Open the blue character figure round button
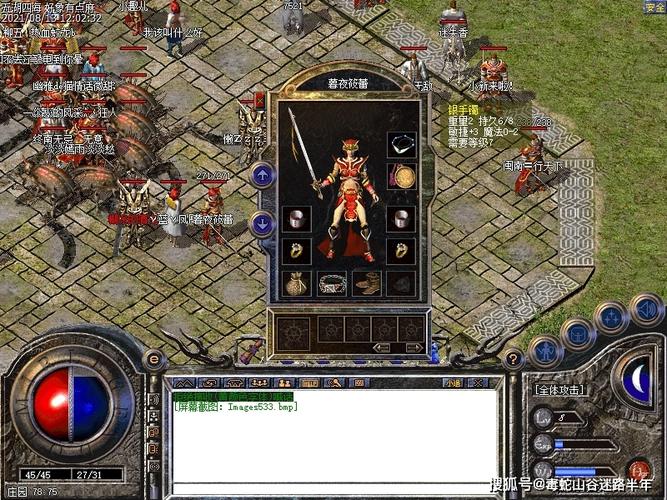The image size is (667, 500). tap(546, 351)
